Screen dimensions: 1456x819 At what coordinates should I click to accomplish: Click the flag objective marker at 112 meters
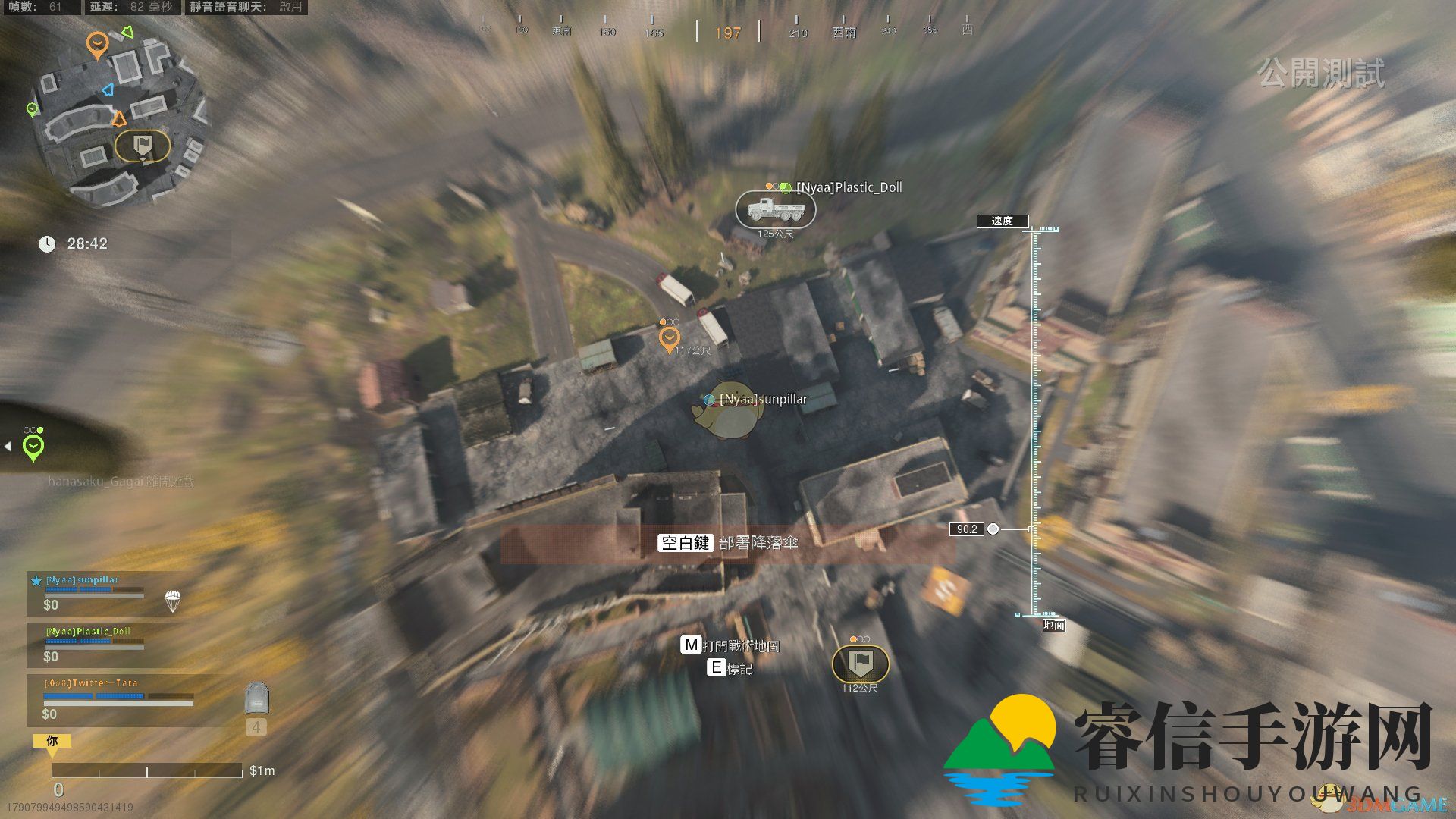coord(860,664)
